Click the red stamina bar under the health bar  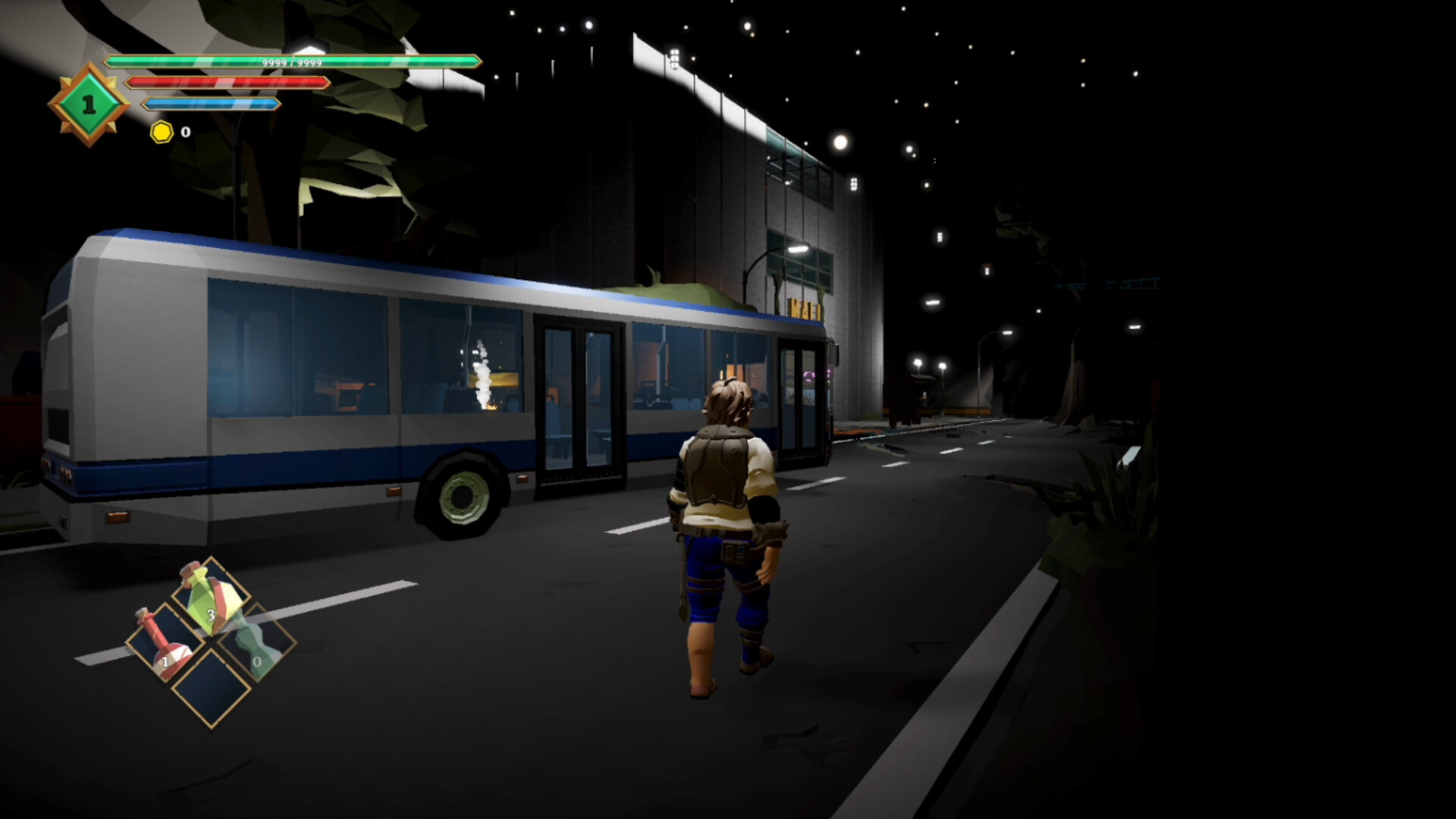[x=227, y=82]
